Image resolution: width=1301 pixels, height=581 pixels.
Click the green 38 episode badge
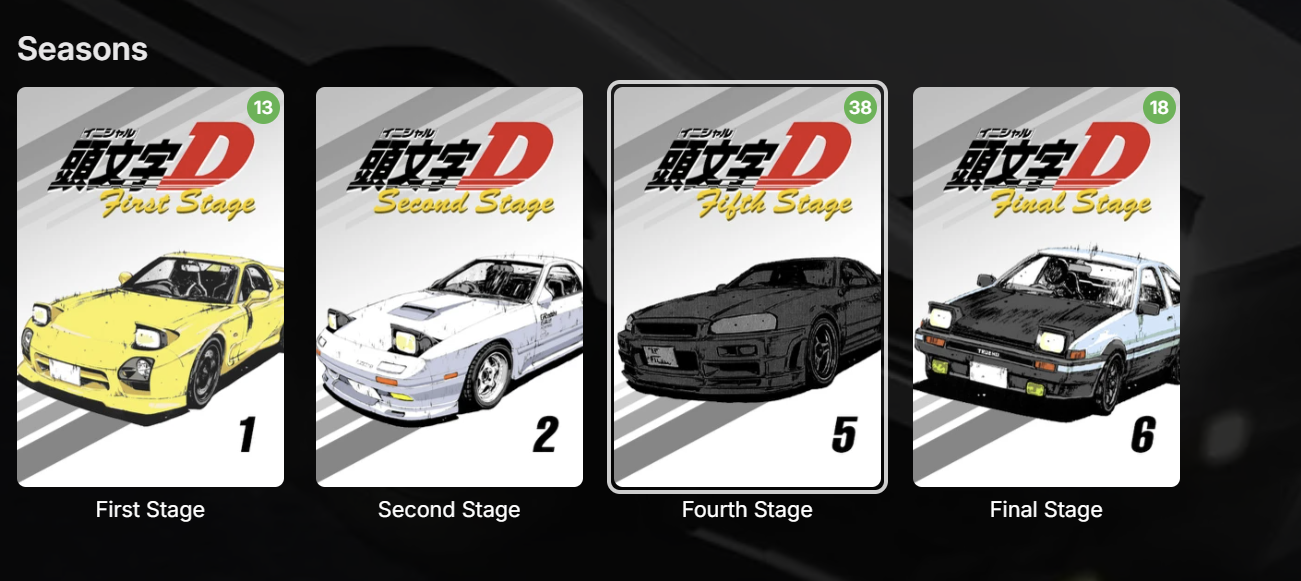860,108
